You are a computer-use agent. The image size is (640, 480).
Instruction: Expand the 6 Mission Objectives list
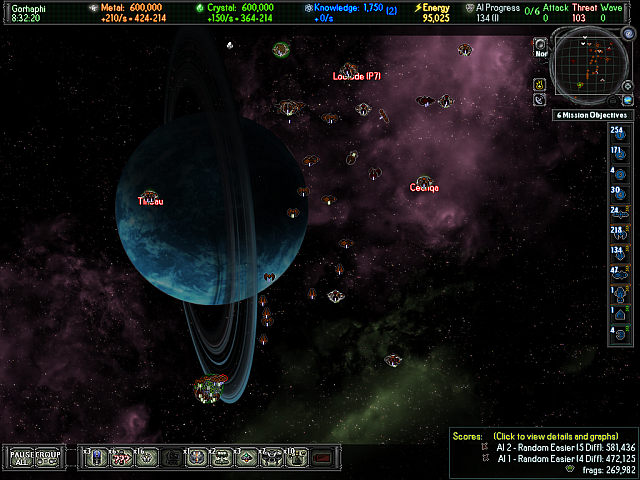(x=593, y=115)
